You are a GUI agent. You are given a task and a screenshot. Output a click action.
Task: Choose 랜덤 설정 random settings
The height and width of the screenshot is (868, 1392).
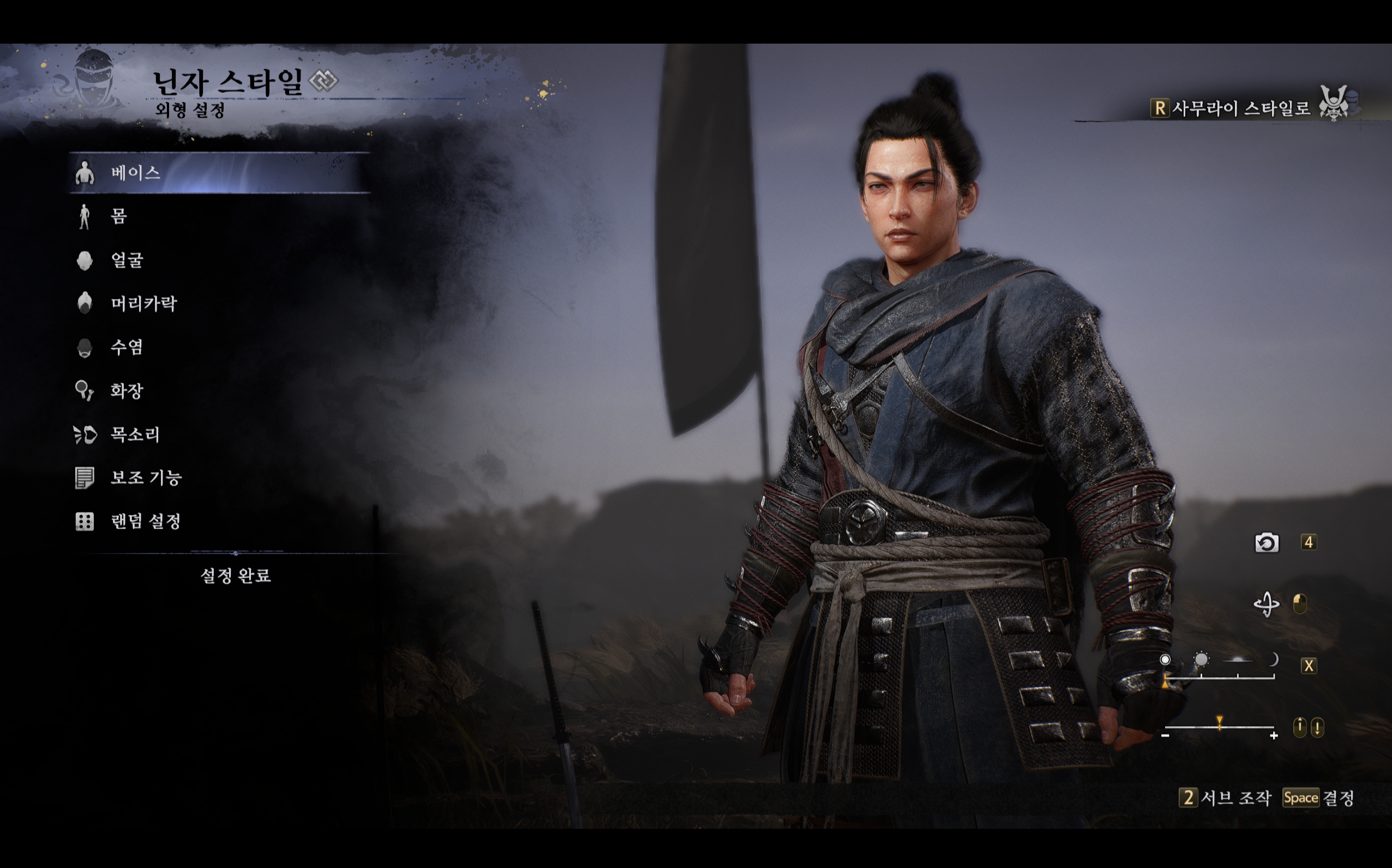click(145, 521)
